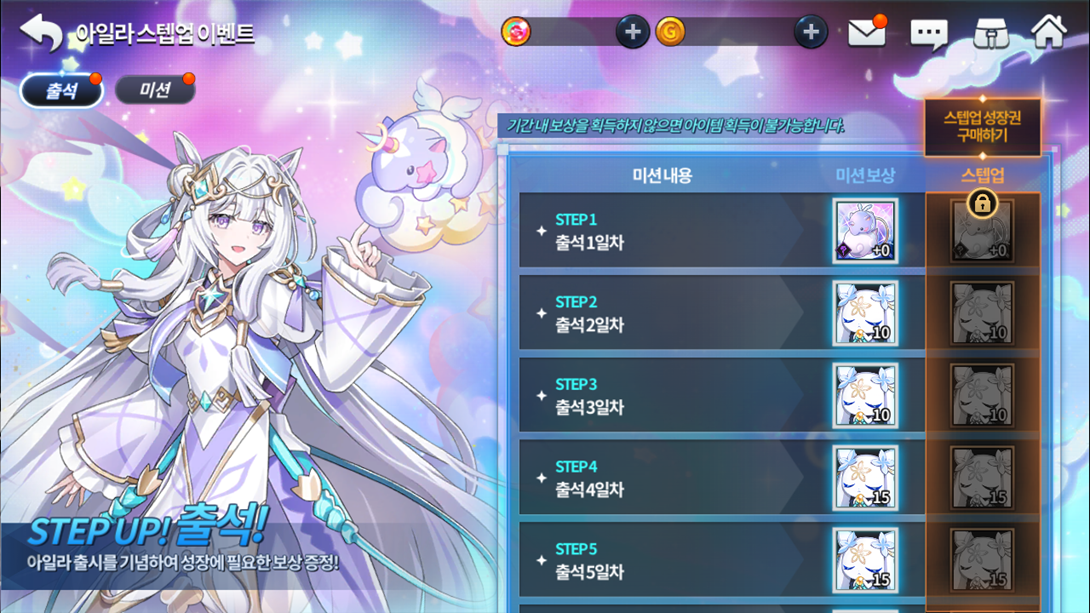Open the 미션 tab
The width and height of the screenshot is (1090, 613).
[x=154, y=90]
